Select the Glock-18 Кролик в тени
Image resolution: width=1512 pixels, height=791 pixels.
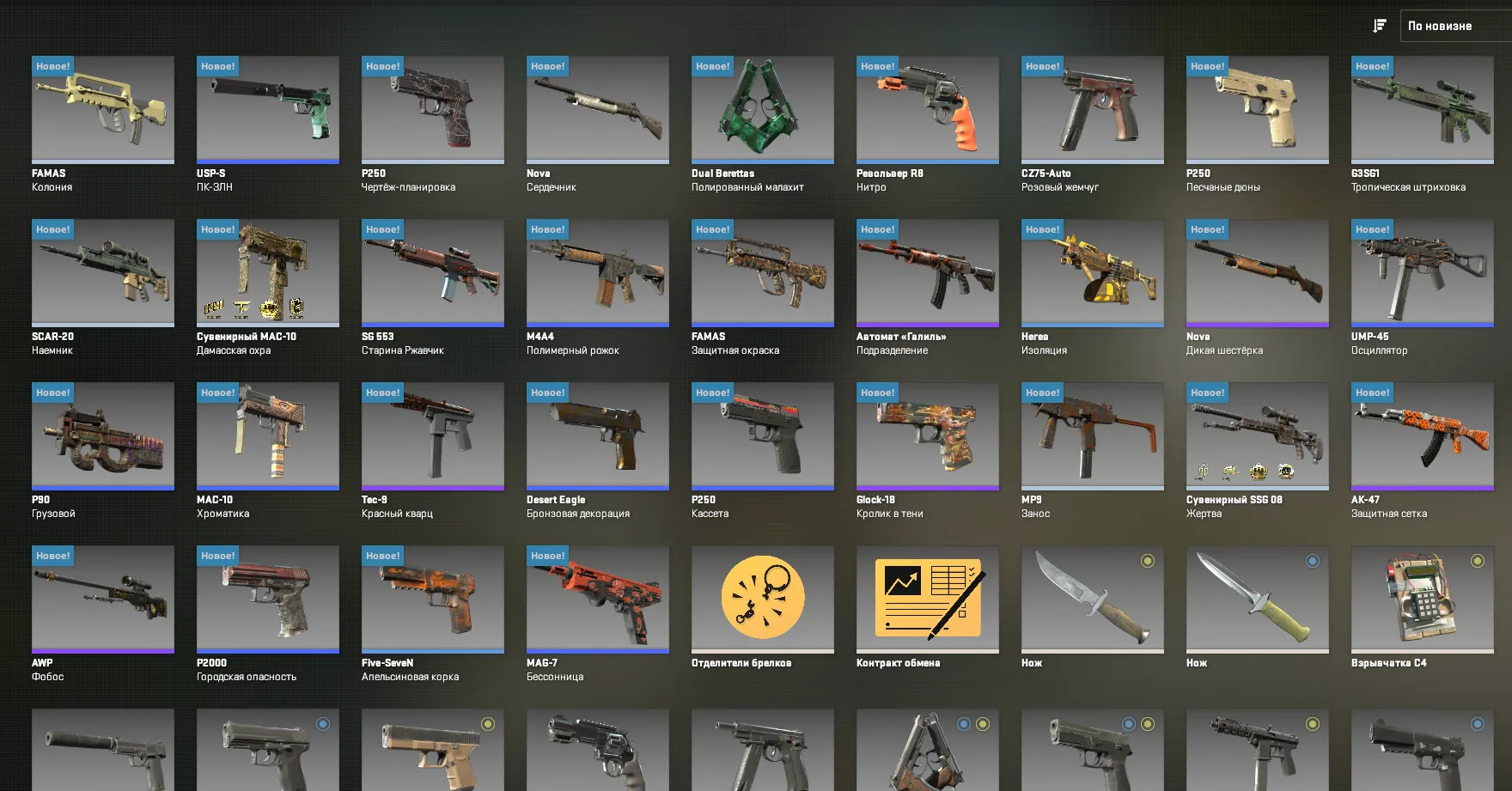(927, 435)
